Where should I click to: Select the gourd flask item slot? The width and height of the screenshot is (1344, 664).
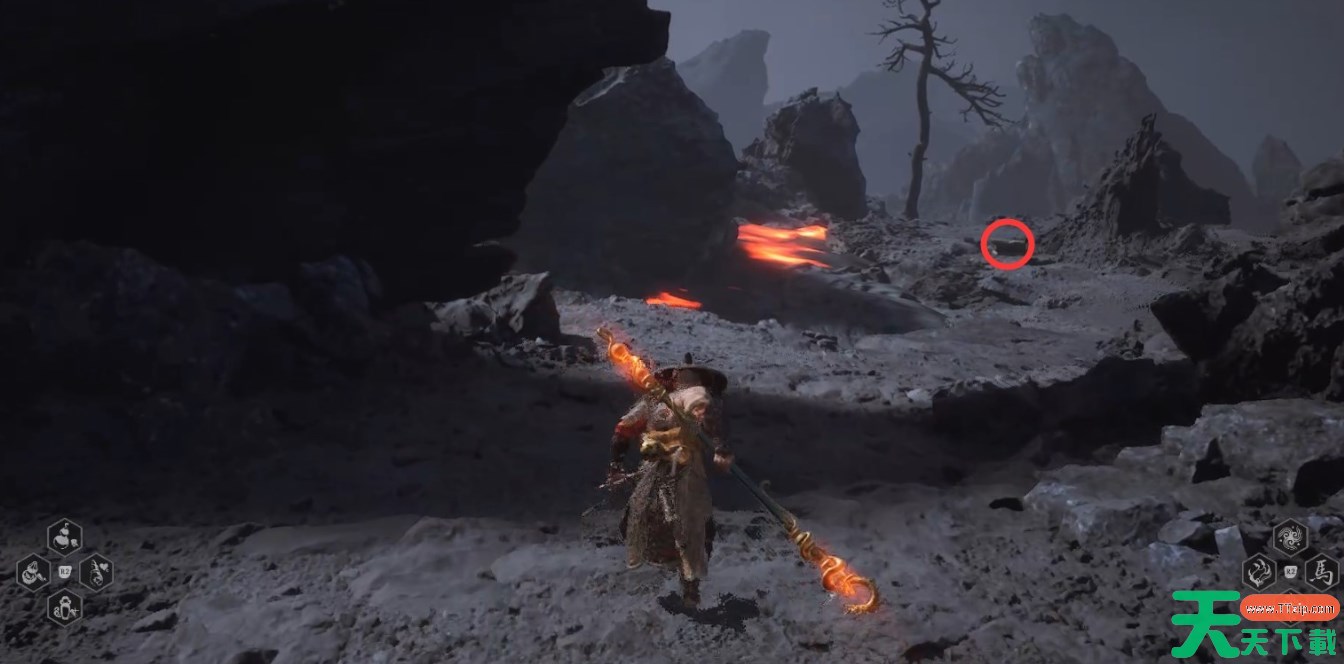pos(65,537)
